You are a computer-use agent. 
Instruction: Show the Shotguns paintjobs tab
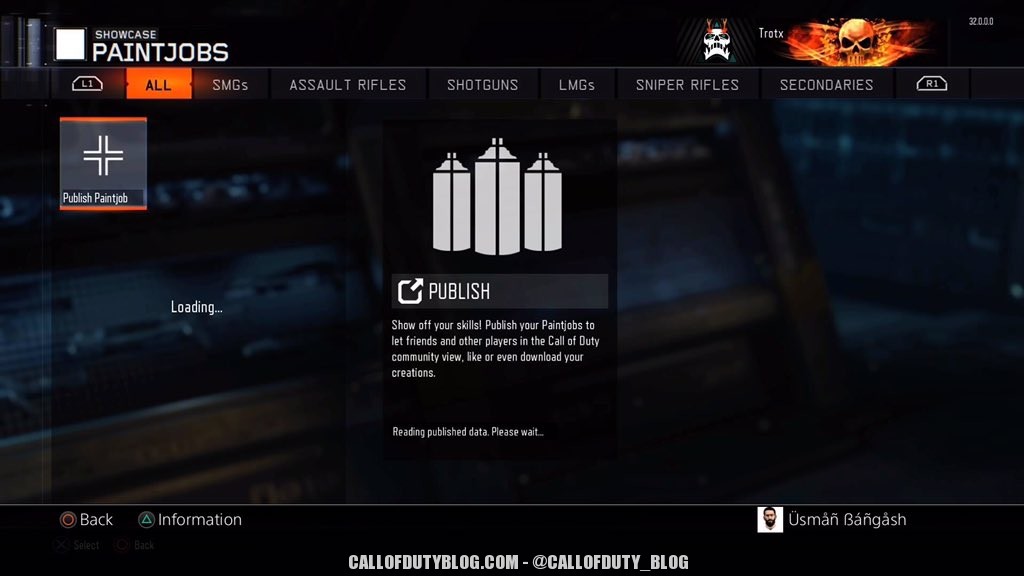pyautogui.click(x=483, y=85)
